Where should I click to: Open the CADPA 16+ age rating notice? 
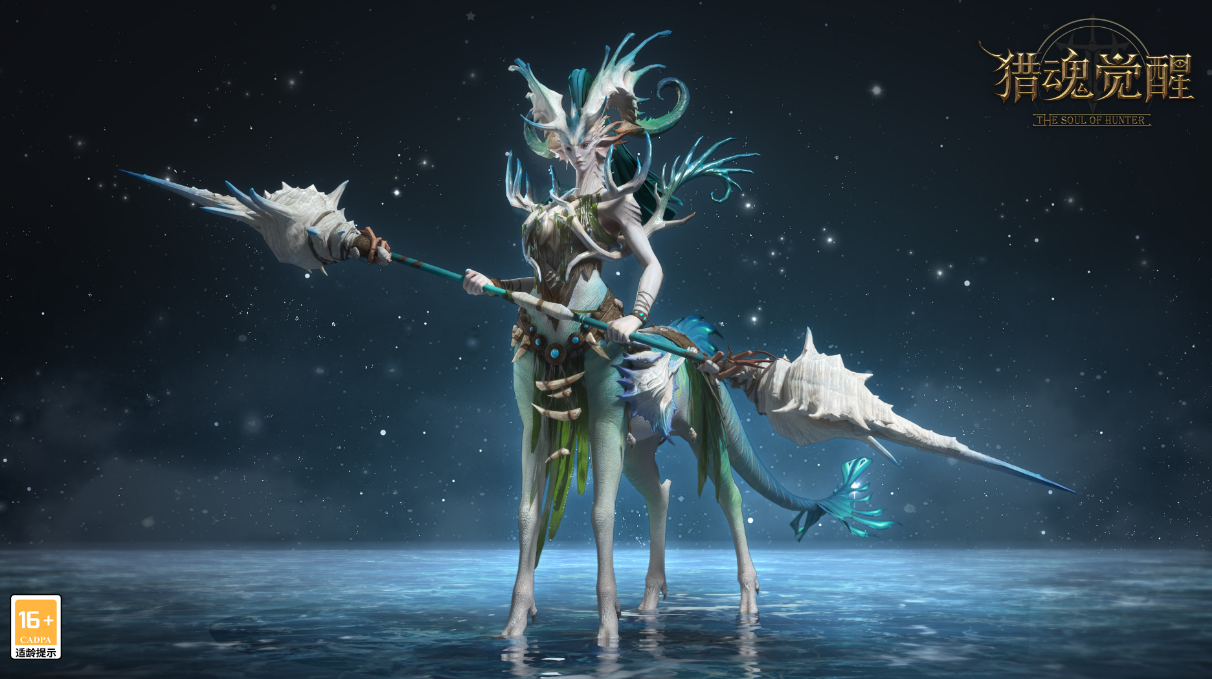36,627
